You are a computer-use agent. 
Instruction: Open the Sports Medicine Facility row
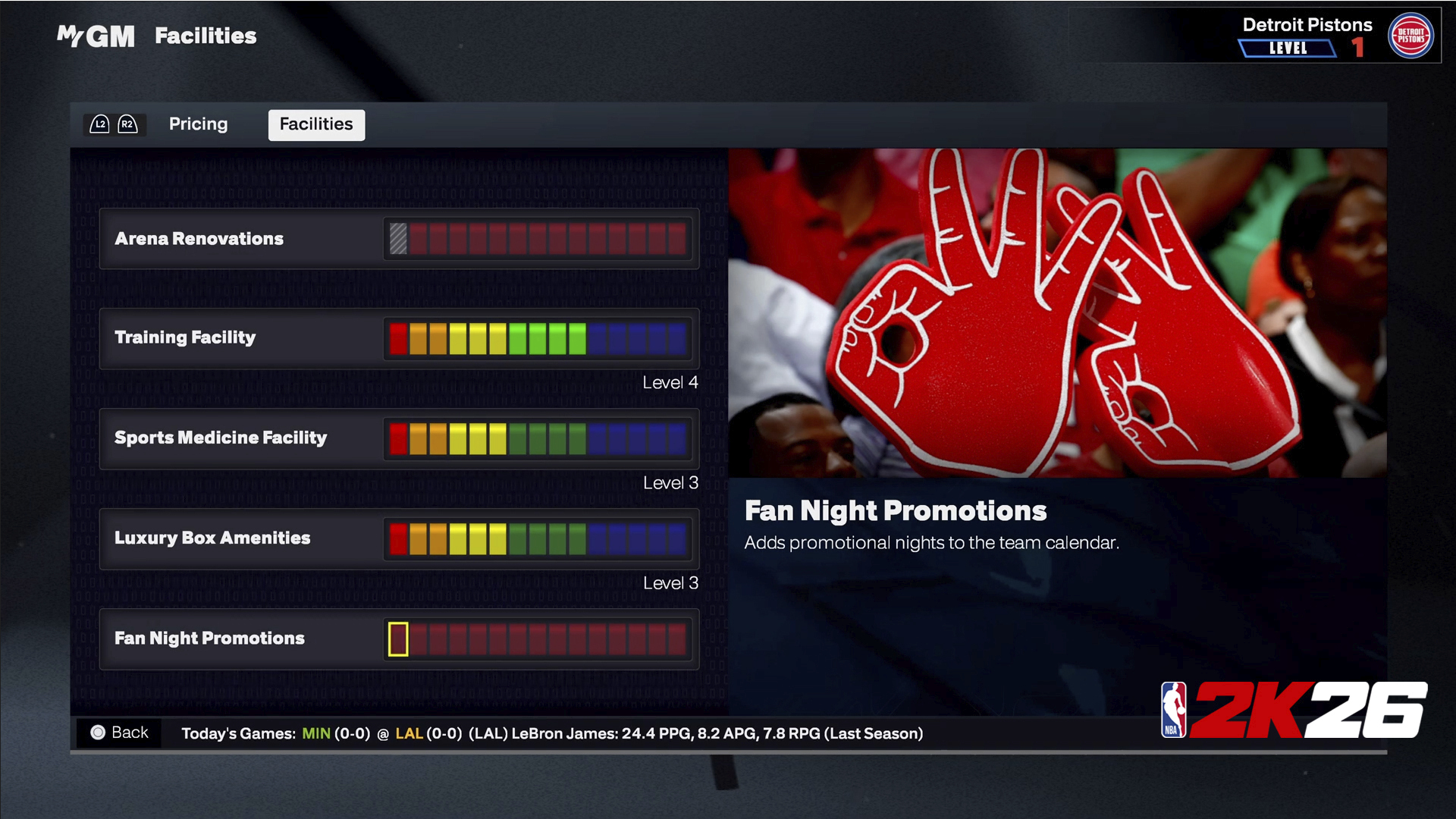coord(399,438)
